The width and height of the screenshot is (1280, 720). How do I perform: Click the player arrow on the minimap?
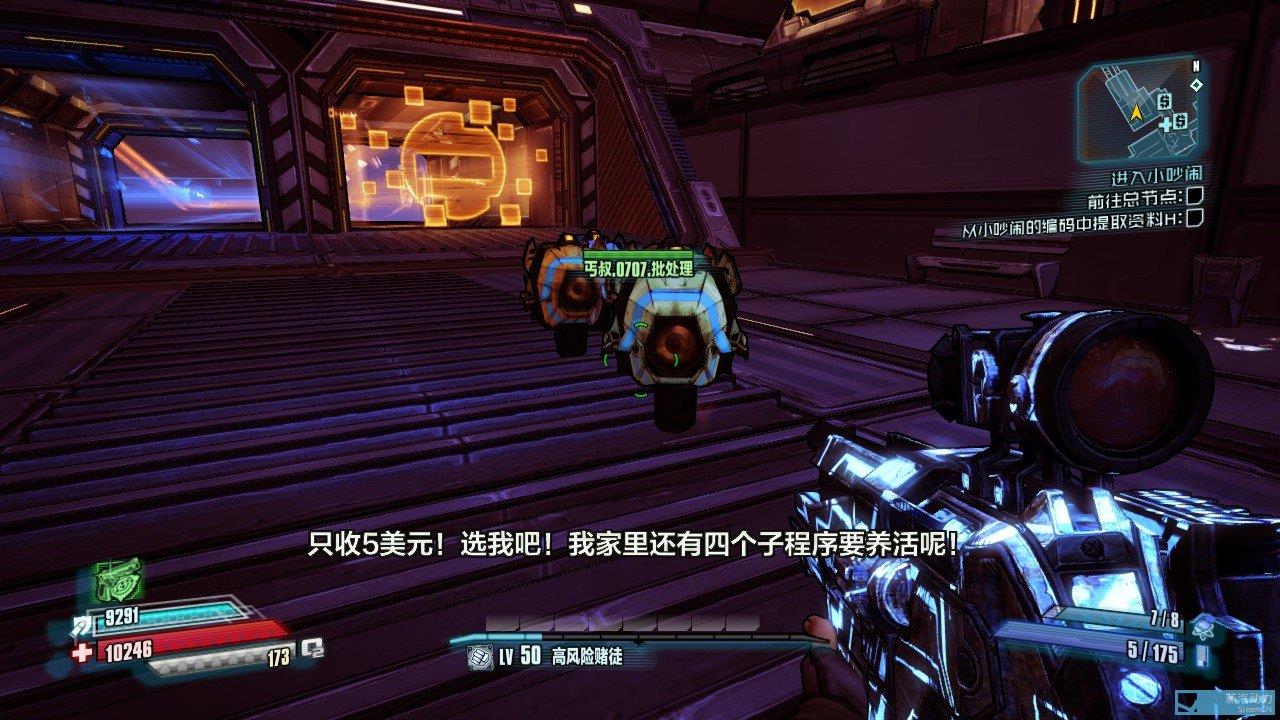[1136, 112]
